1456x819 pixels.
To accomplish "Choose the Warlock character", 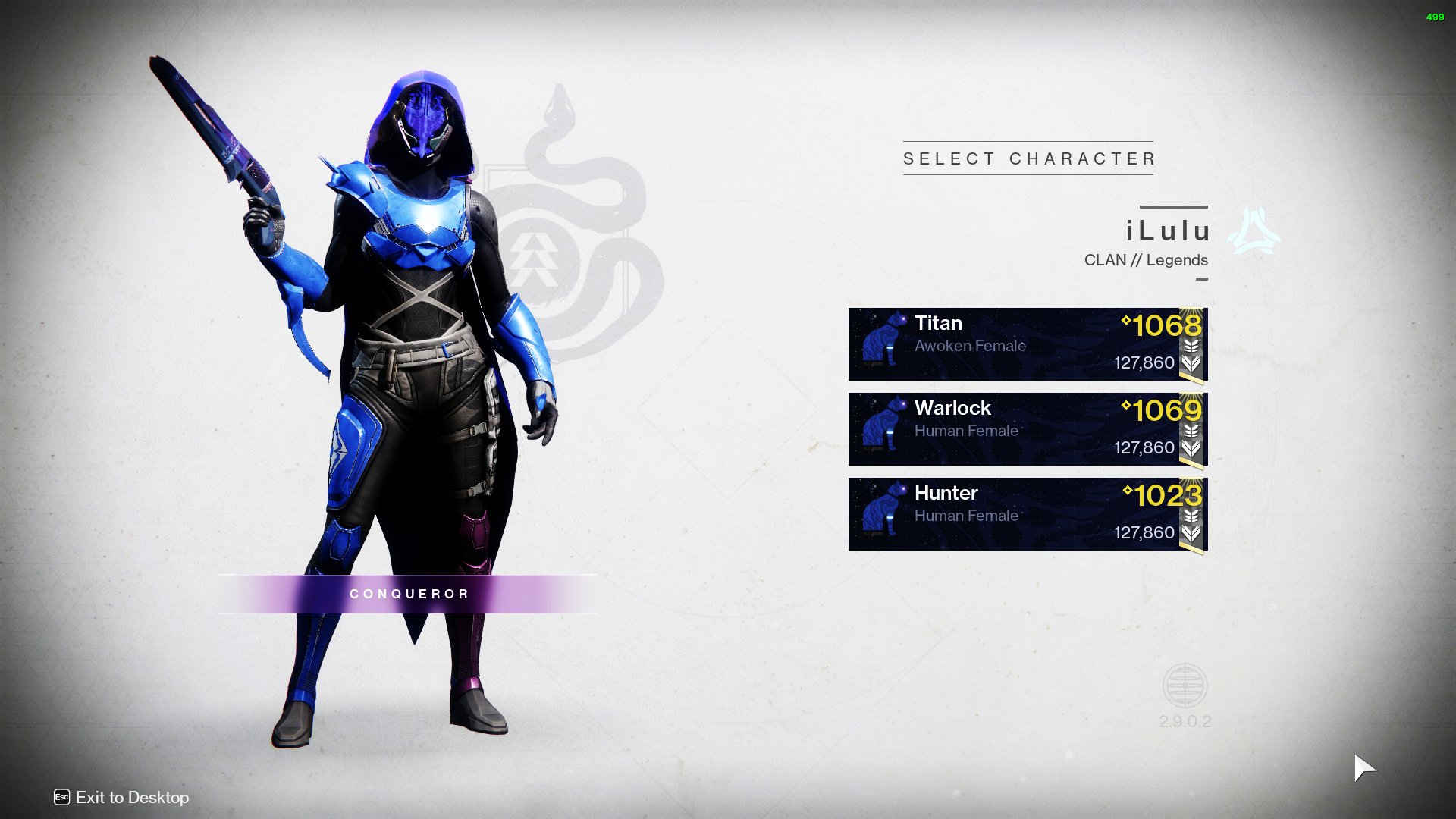I will point(1025,428).
